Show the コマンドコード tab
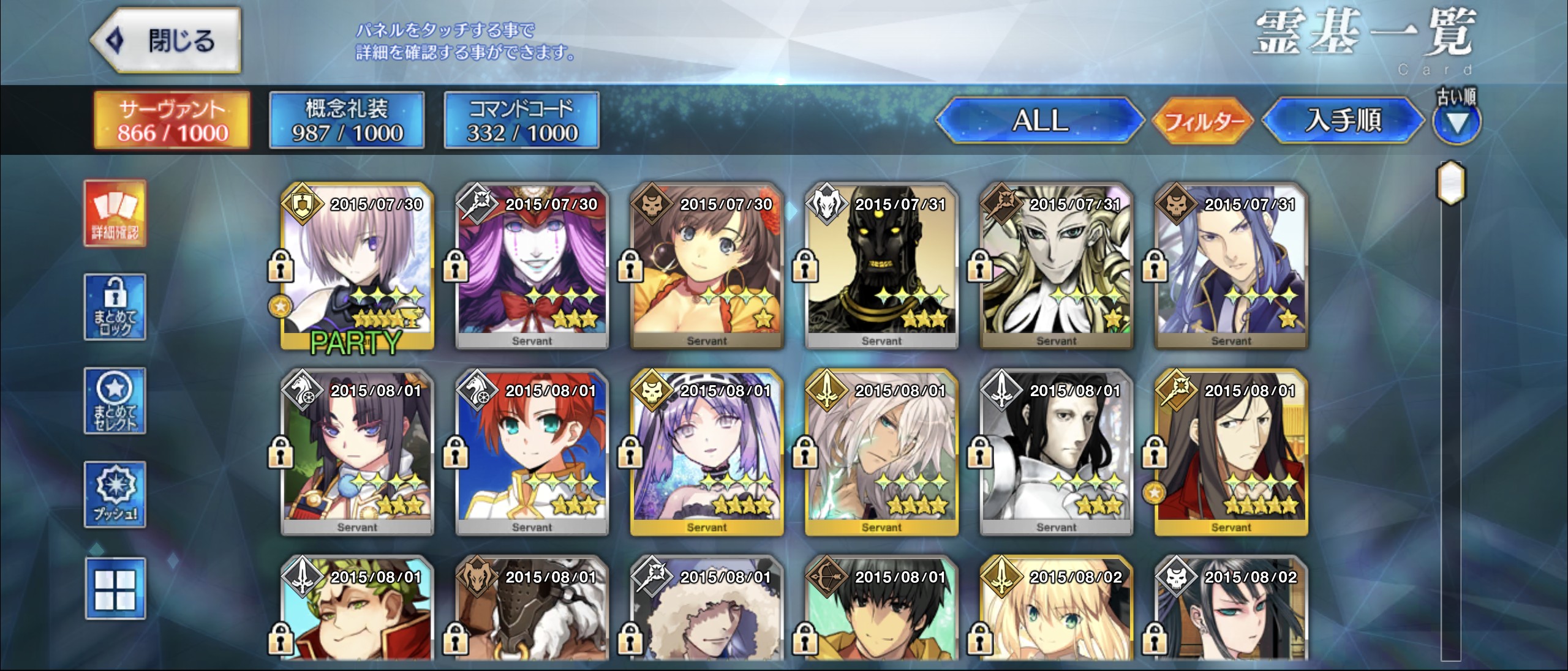This screenshot has height=671, width=1568. [521, 121]
